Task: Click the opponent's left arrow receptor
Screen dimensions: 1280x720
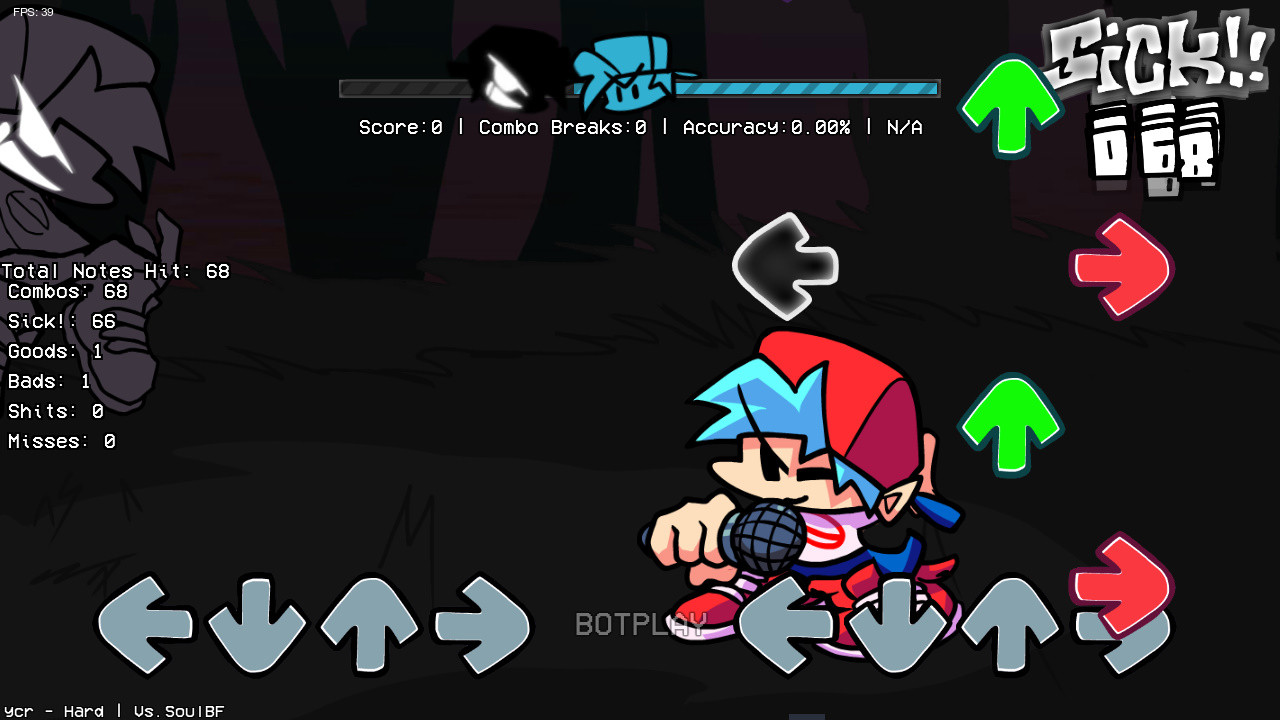Action: [145, 625]
